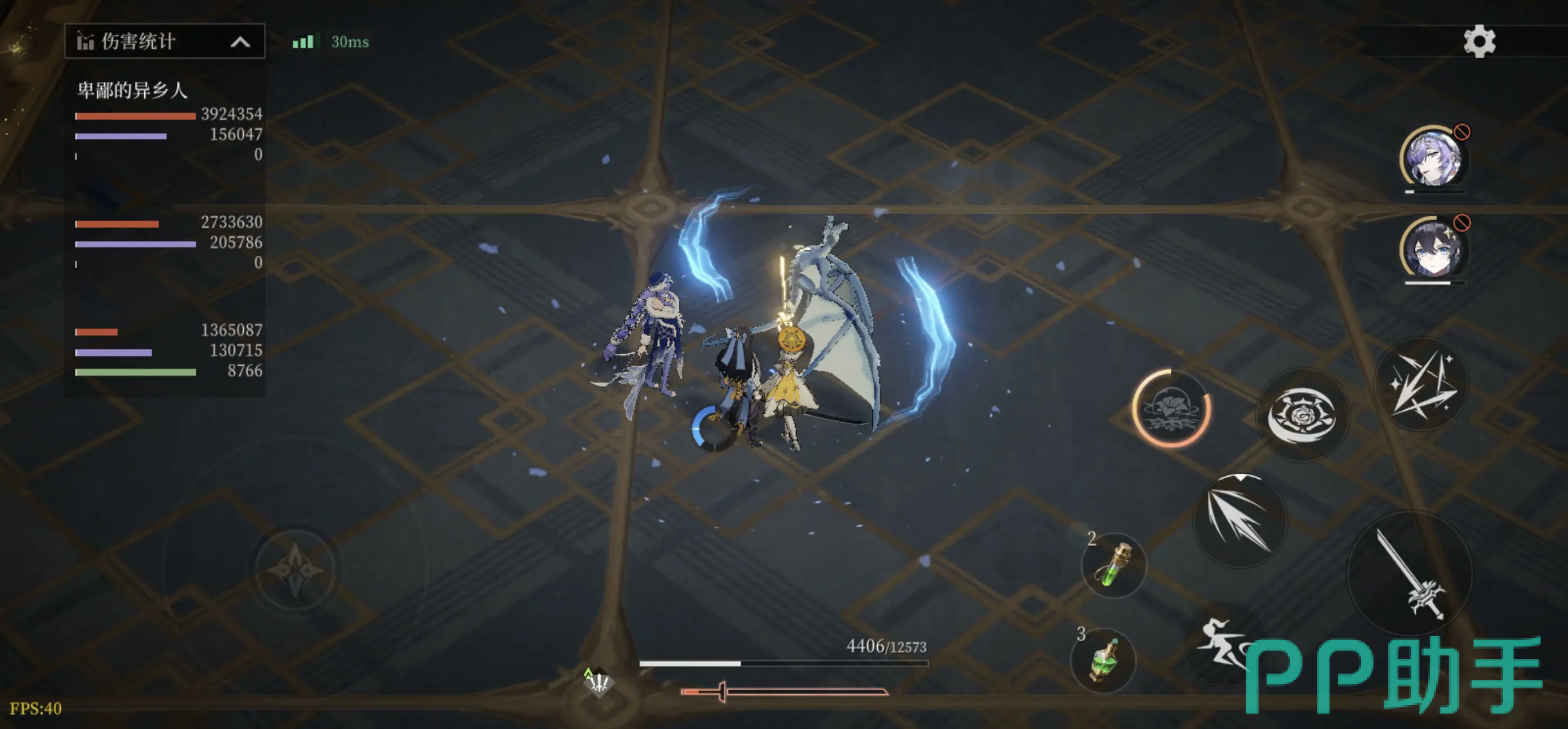The width and height of the screenshot is (1568, 729).
Task: Use the rose emblem skill
Action: [x=1302, y=415]
